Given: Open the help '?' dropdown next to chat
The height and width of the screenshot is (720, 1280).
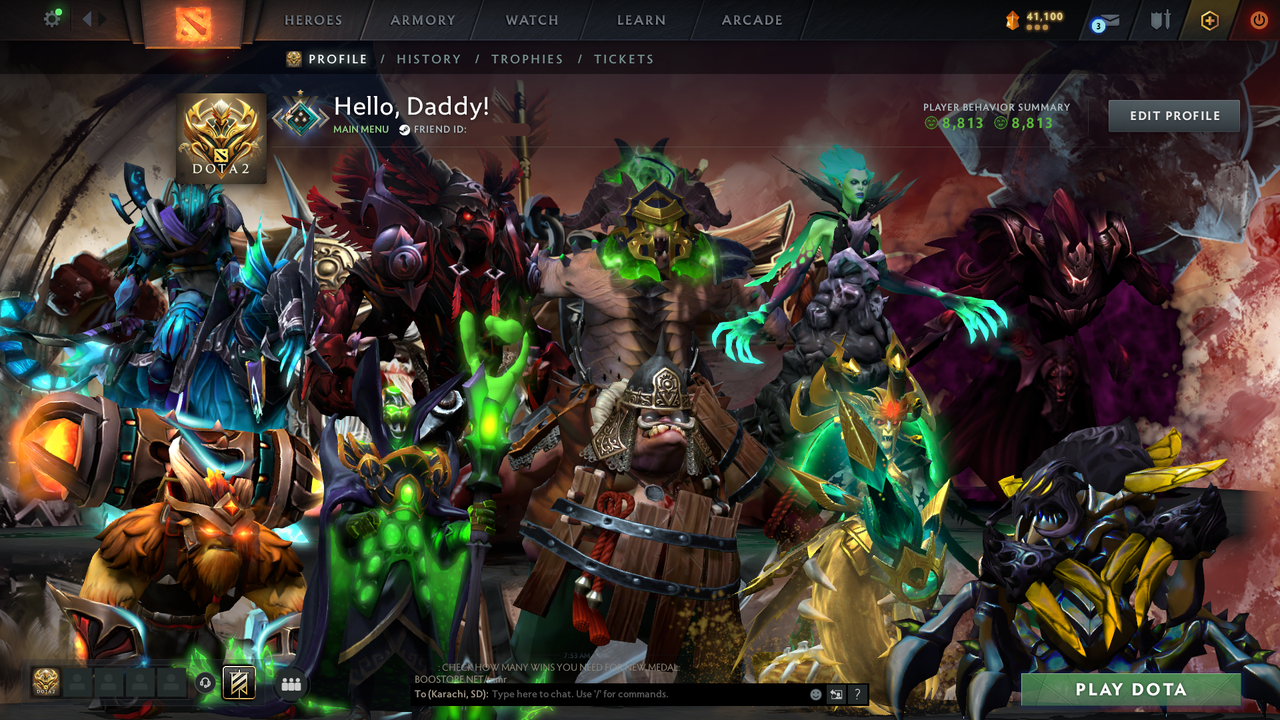Looking at the screenshot, I should 857,694.
